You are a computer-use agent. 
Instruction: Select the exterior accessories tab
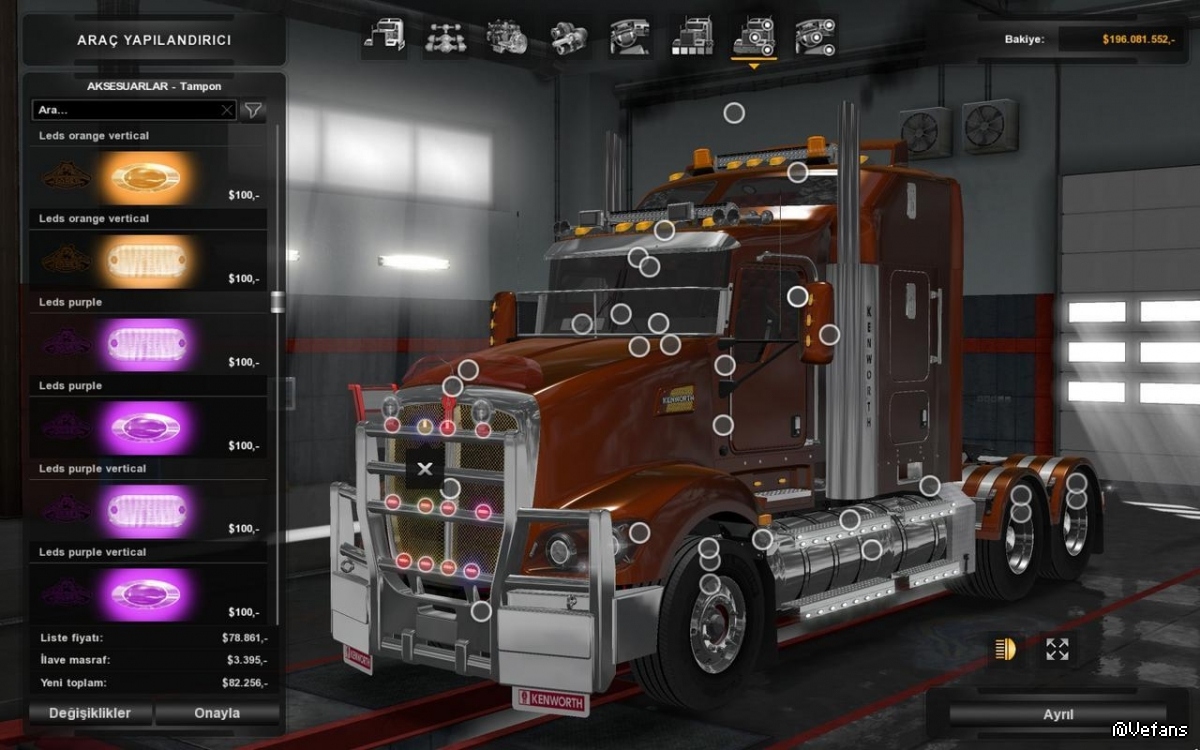pyautogui.click(x=754, y=37)
